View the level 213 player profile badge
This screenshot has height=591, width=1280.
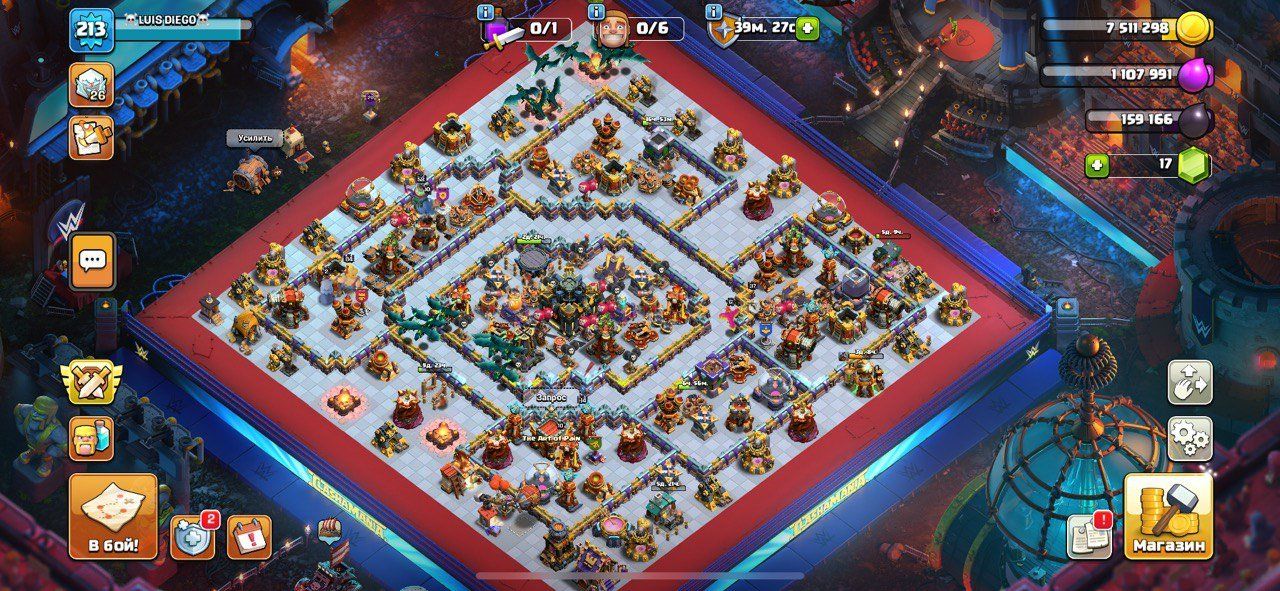click(x=91, y=30)
